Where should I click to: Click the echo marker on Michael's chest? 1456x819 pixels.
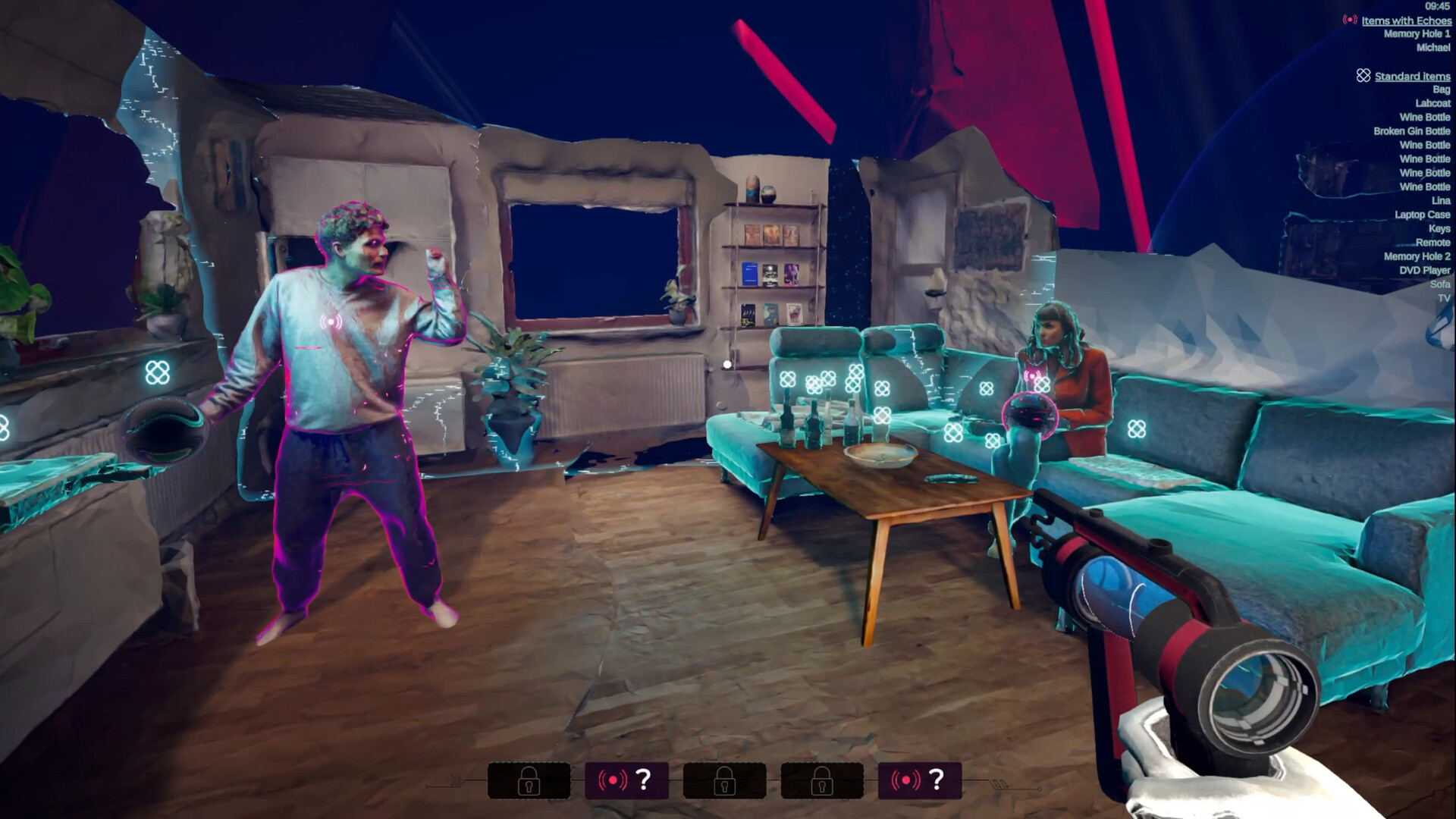point(331,321)
